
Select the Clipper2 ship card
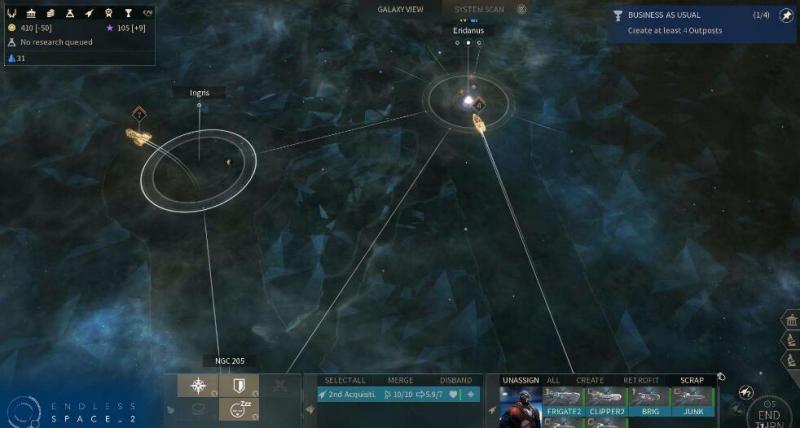point(606,402)
